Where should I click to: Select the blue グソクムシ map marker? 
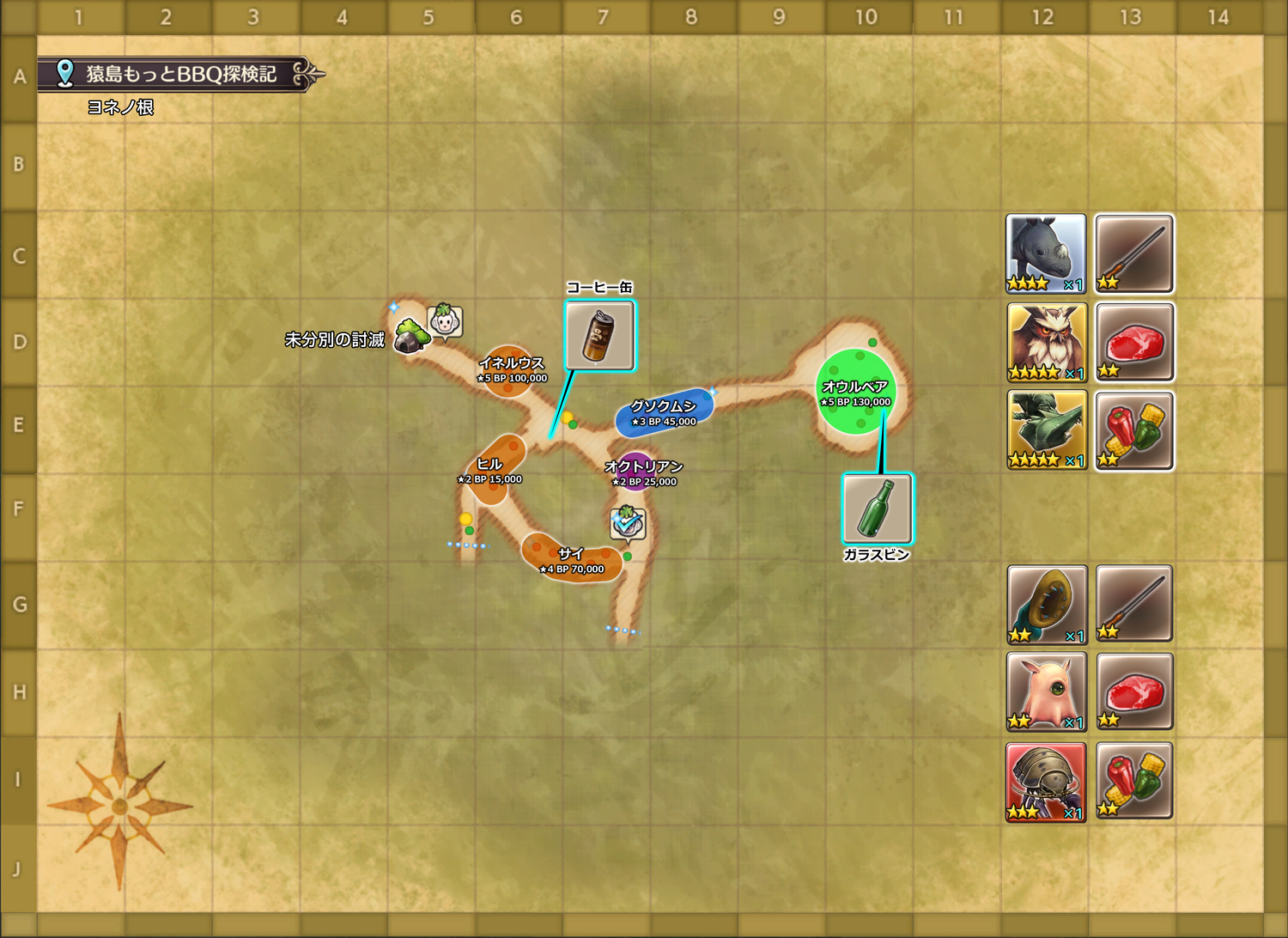tap(664, 412)
